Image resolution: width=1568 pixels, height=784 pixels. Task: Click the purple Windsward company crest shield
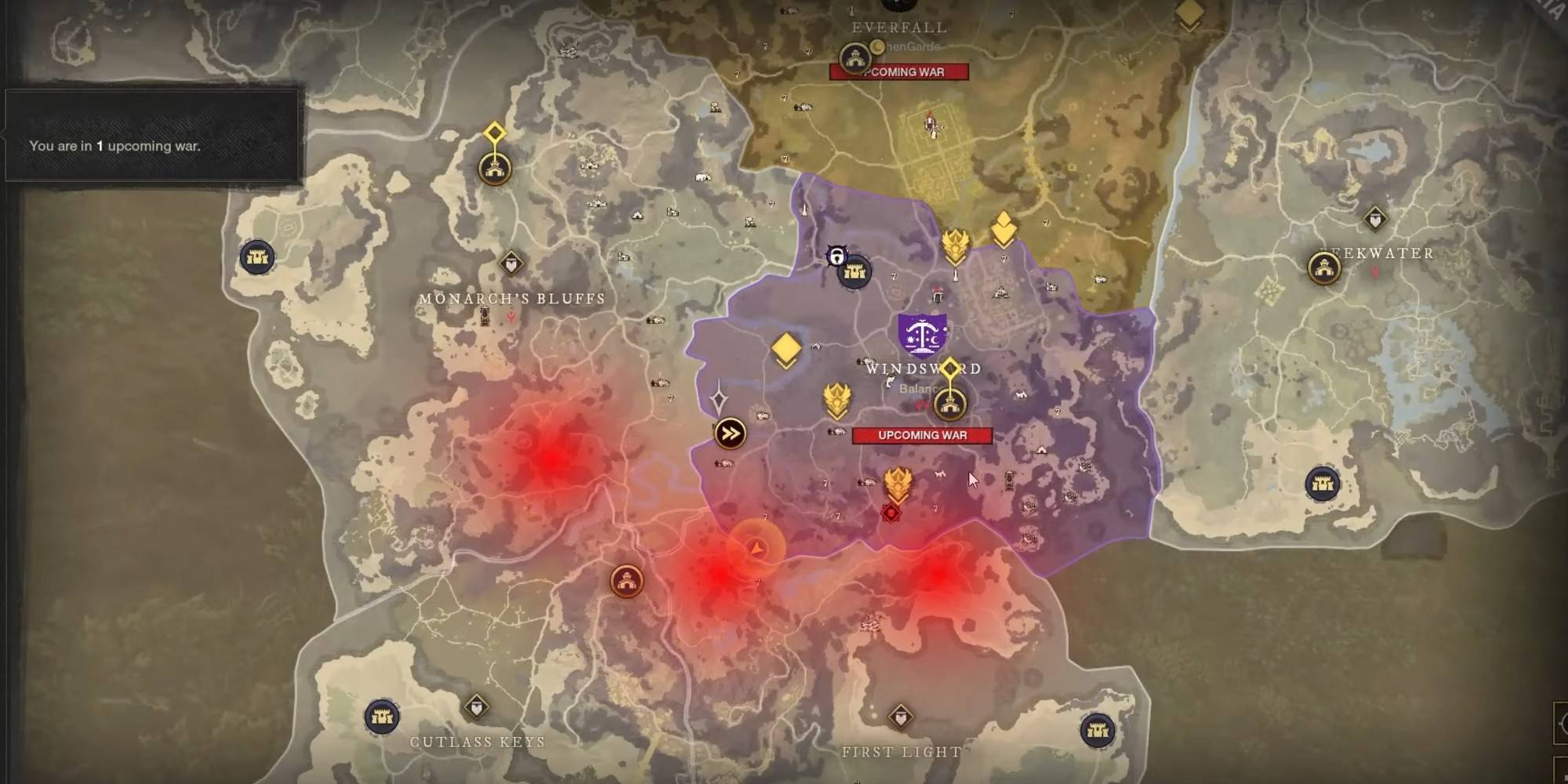[922, 335]
